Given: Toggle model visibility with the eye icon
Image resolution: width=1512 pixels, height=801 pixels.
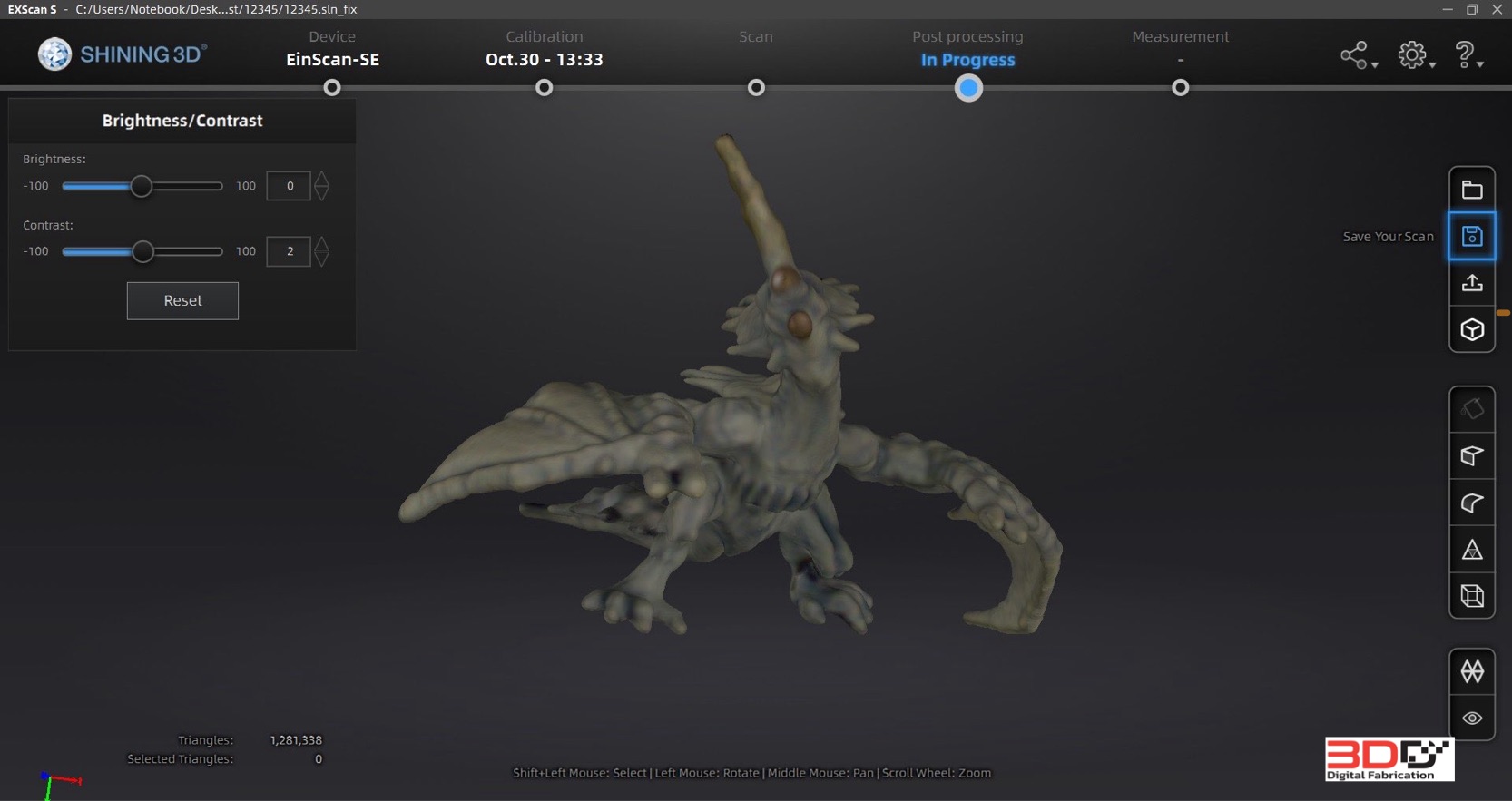Looking at the screenshot, I should [x=1472, y=718].
